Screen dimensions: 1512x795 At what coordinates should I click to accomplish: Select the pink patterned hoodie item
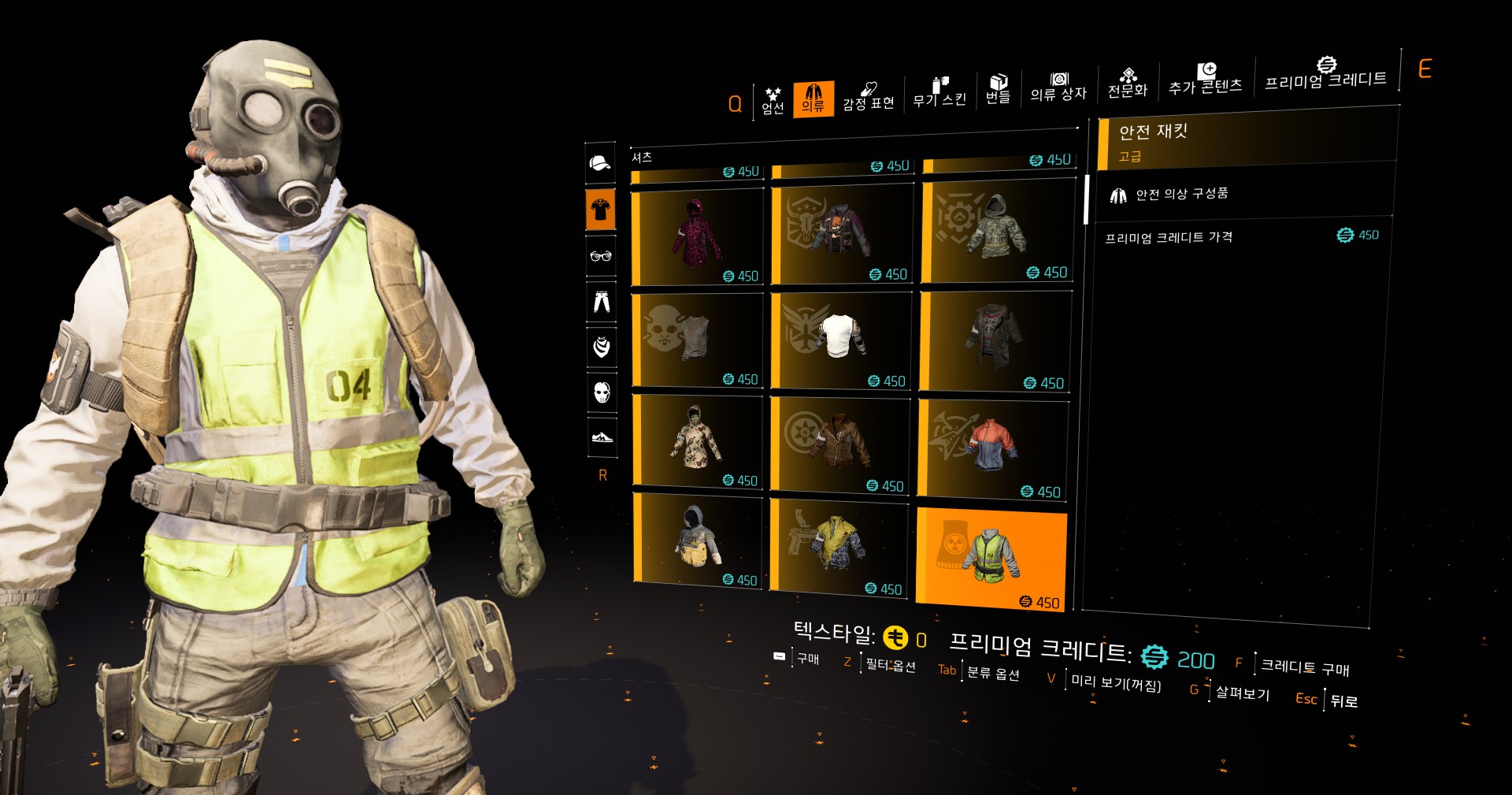[x=698, y=236]
